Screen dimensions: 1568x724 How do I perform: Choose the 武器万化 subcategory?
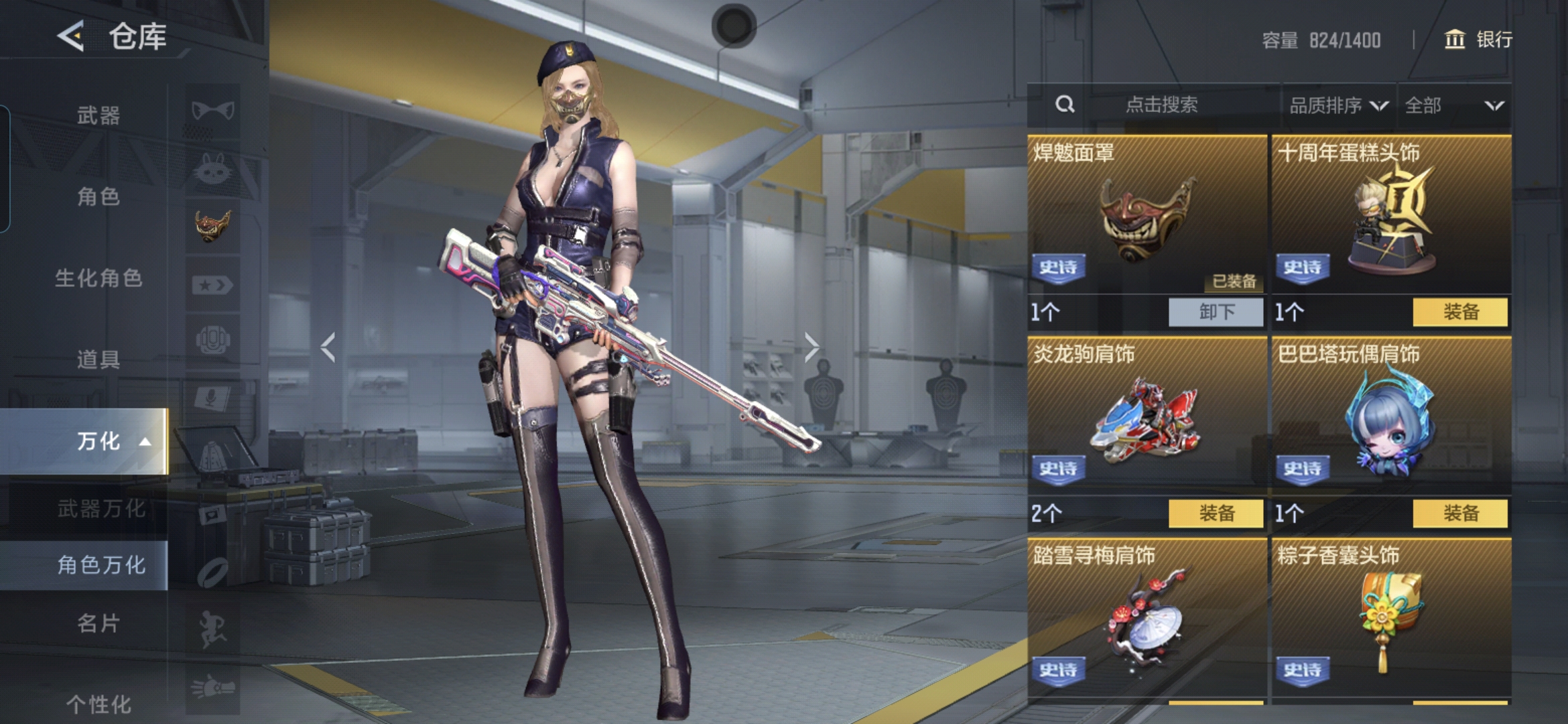tap(101, 509)
